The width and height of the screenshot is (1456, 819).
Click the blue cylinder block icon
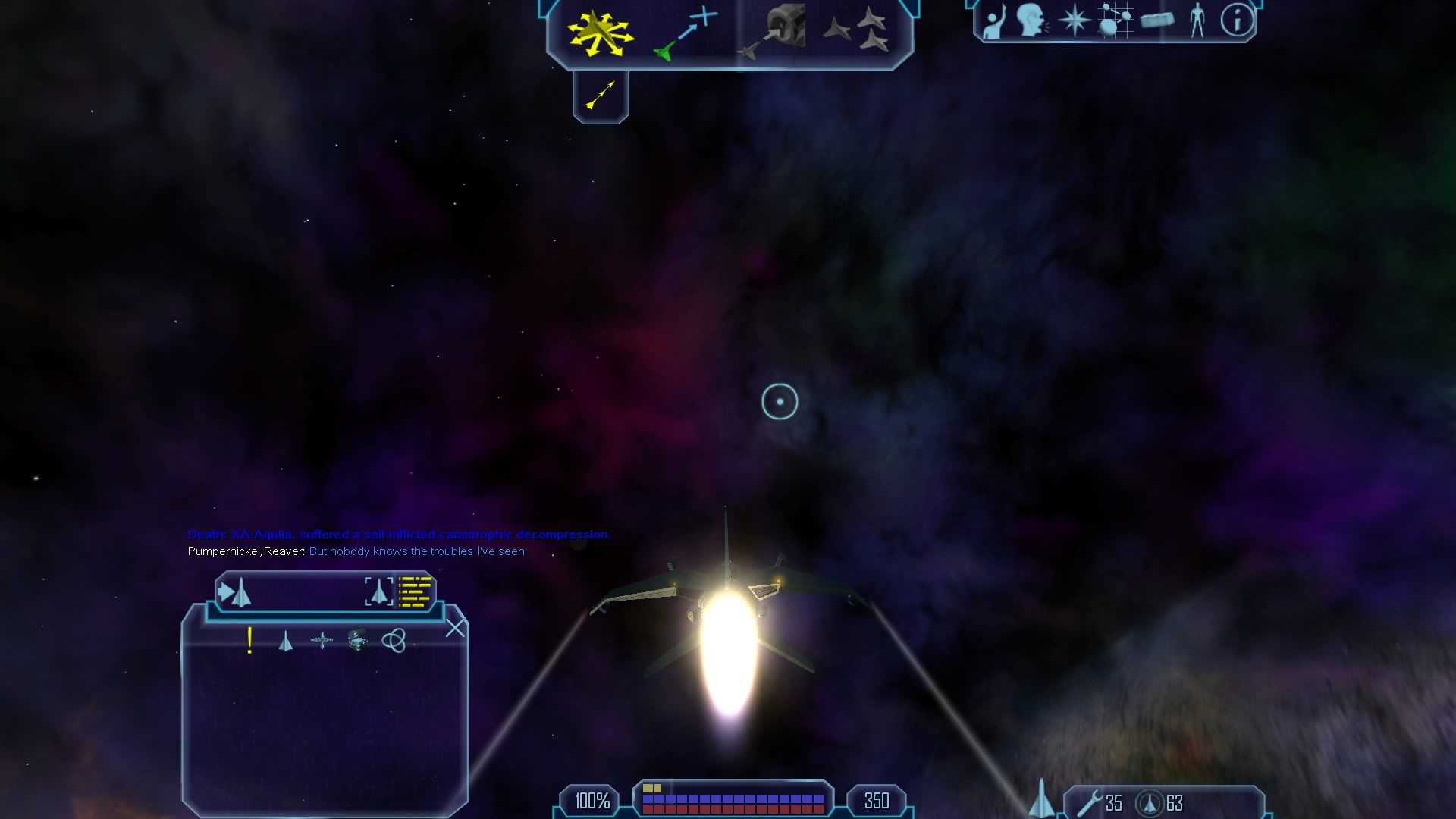pyautogui.click(x=1156, y=20)
